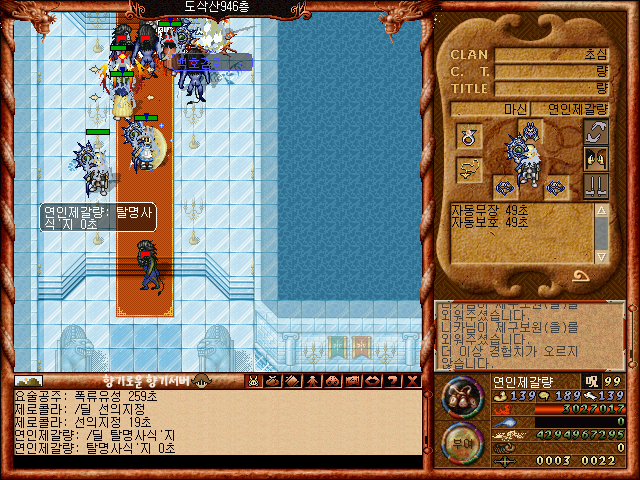This screenshot has height=480, width=640.
Task: Select the pointing hand toolbar icon
Action: (x=350, y=380)
